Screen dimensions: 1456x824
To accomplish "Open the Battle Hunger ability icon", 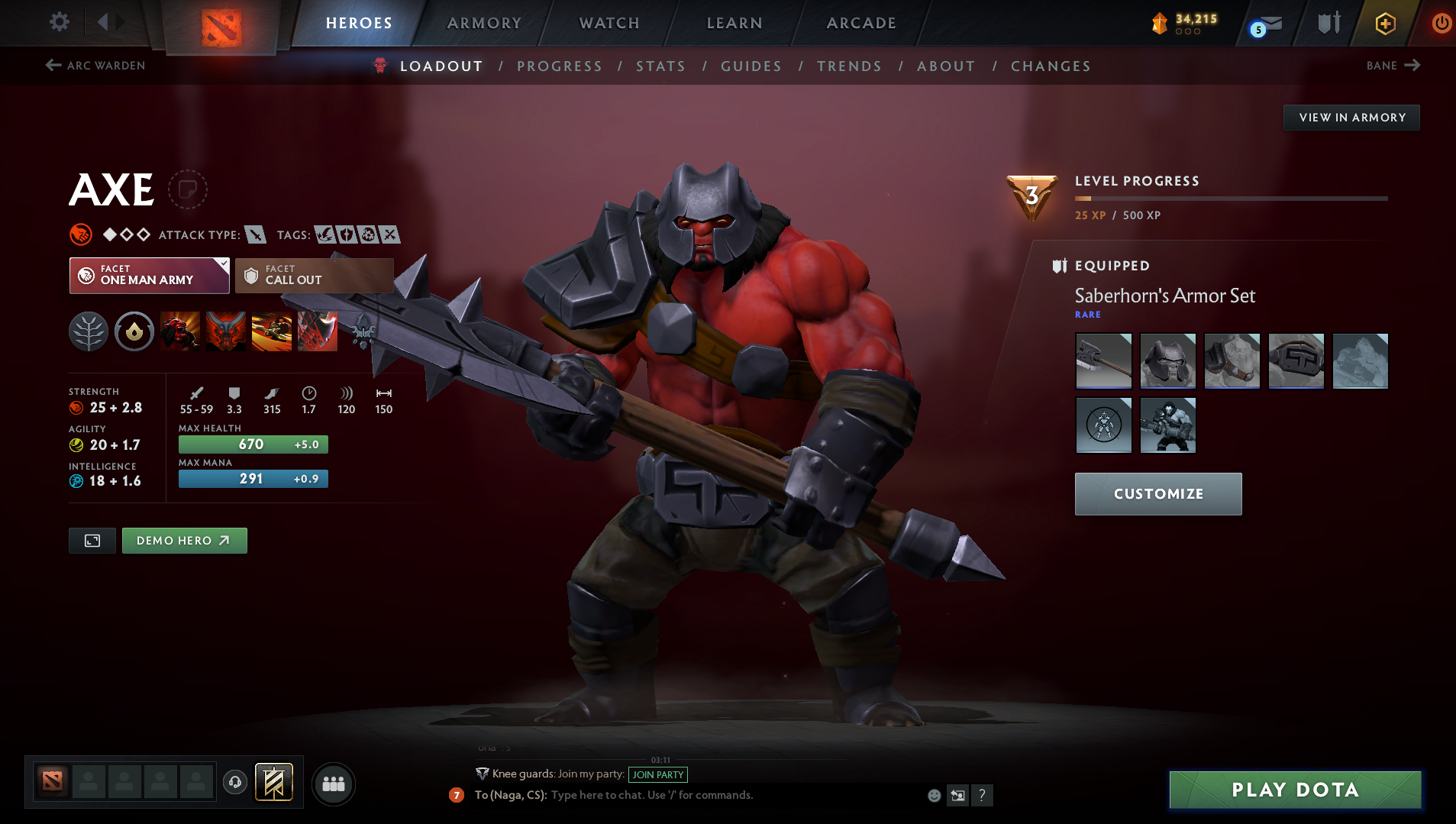I will (226, 331).
